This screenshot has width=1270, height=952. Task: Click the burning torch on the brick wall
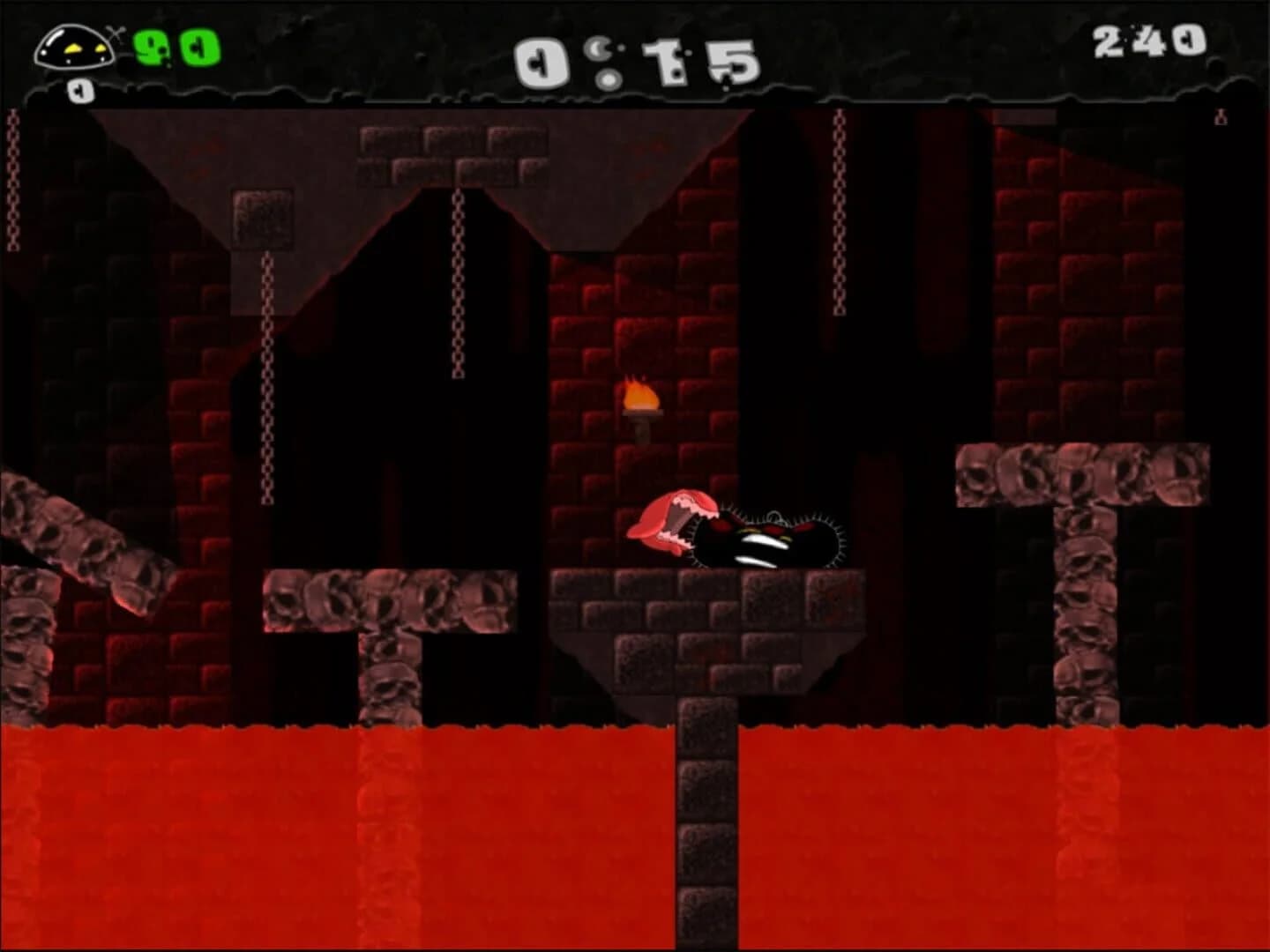point(639,398)
